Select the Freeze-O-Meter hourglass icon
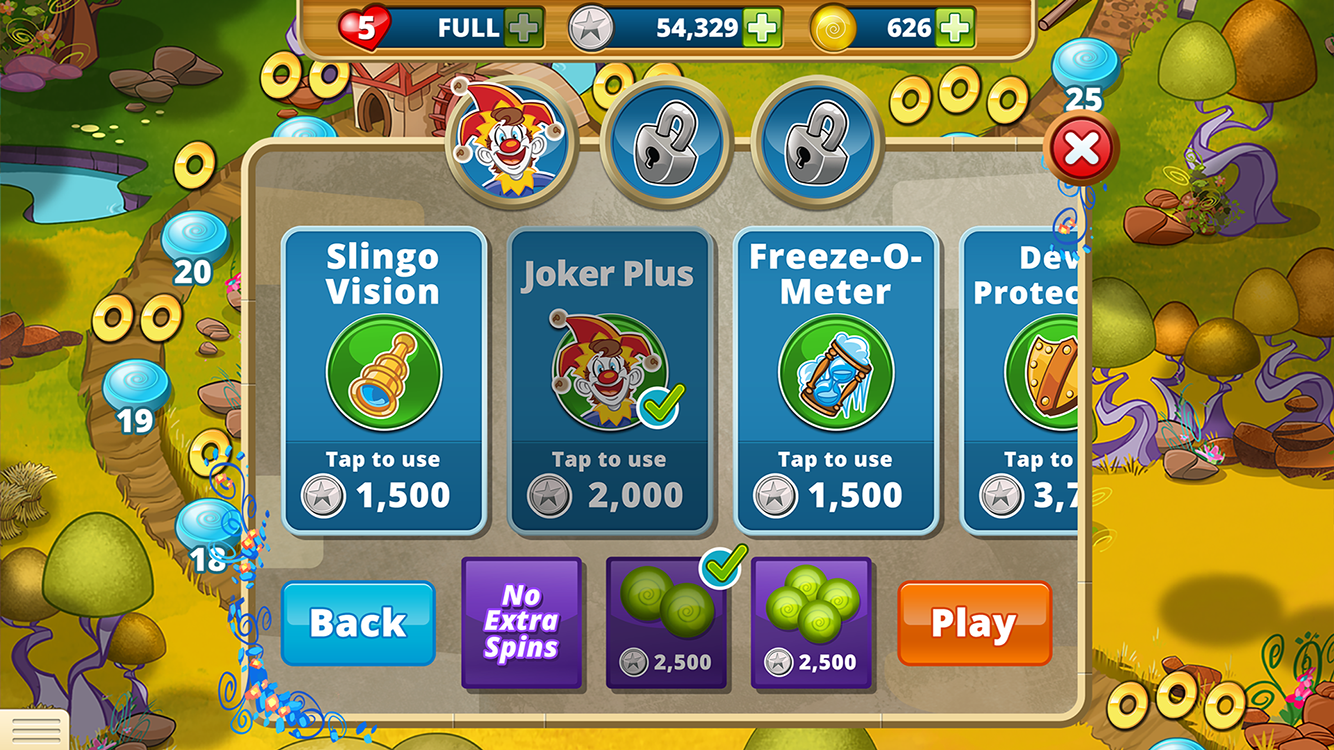The width and height of the screenshot is (1334, 750). (836, 372)
